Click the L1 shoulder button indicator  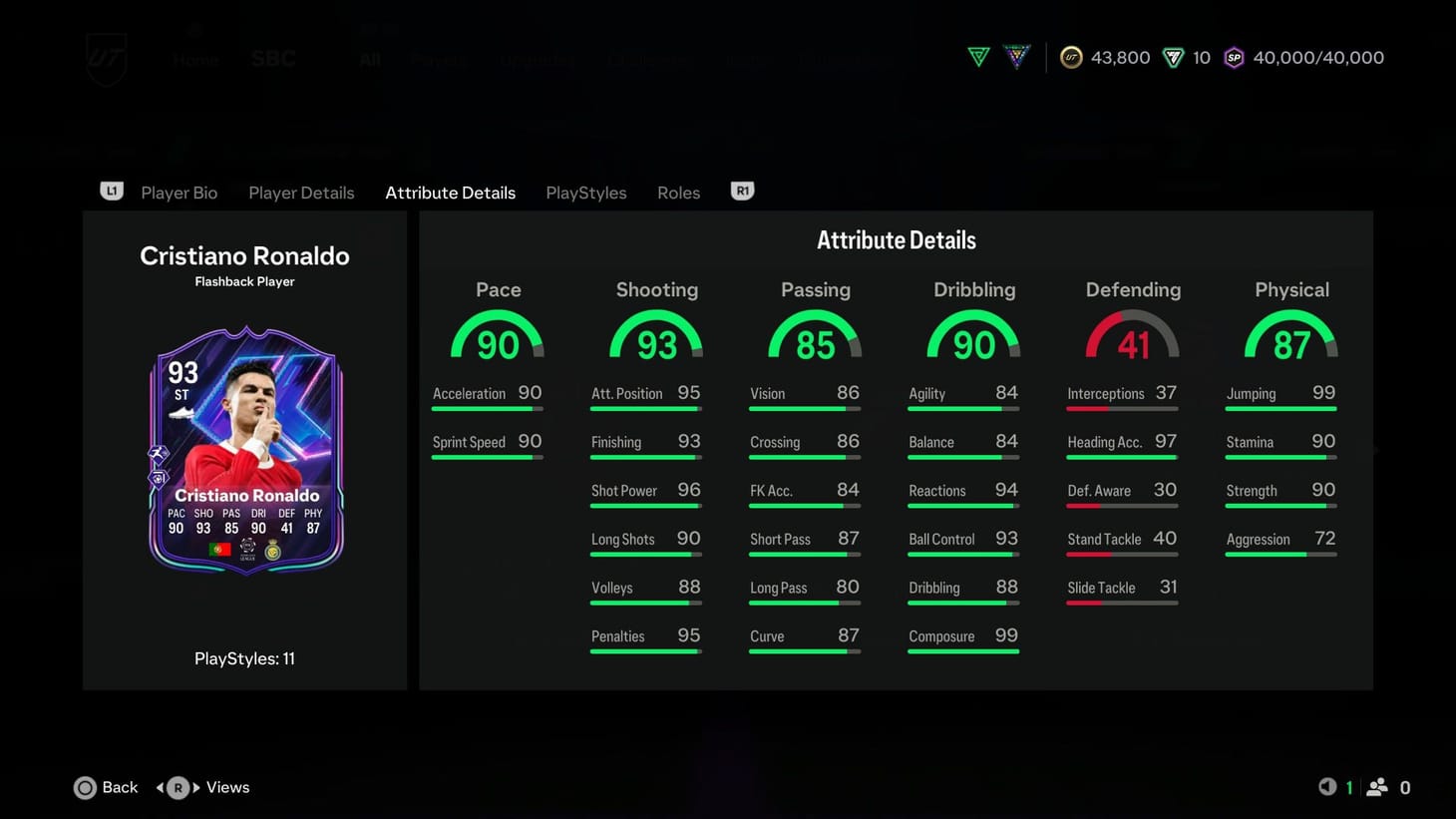point(112,192)
